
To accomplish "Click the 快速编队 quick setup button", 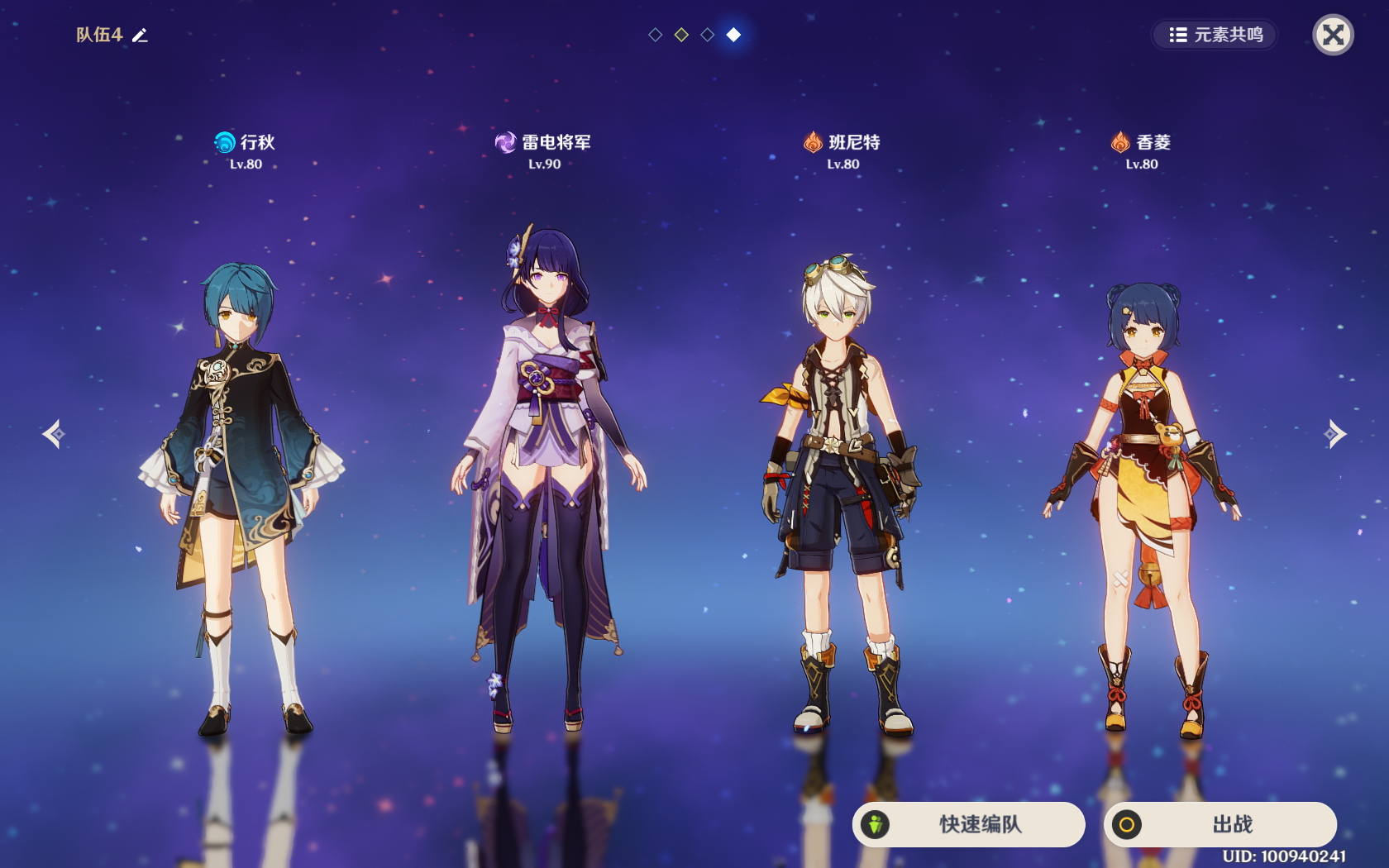I will (x=968, y=824).
